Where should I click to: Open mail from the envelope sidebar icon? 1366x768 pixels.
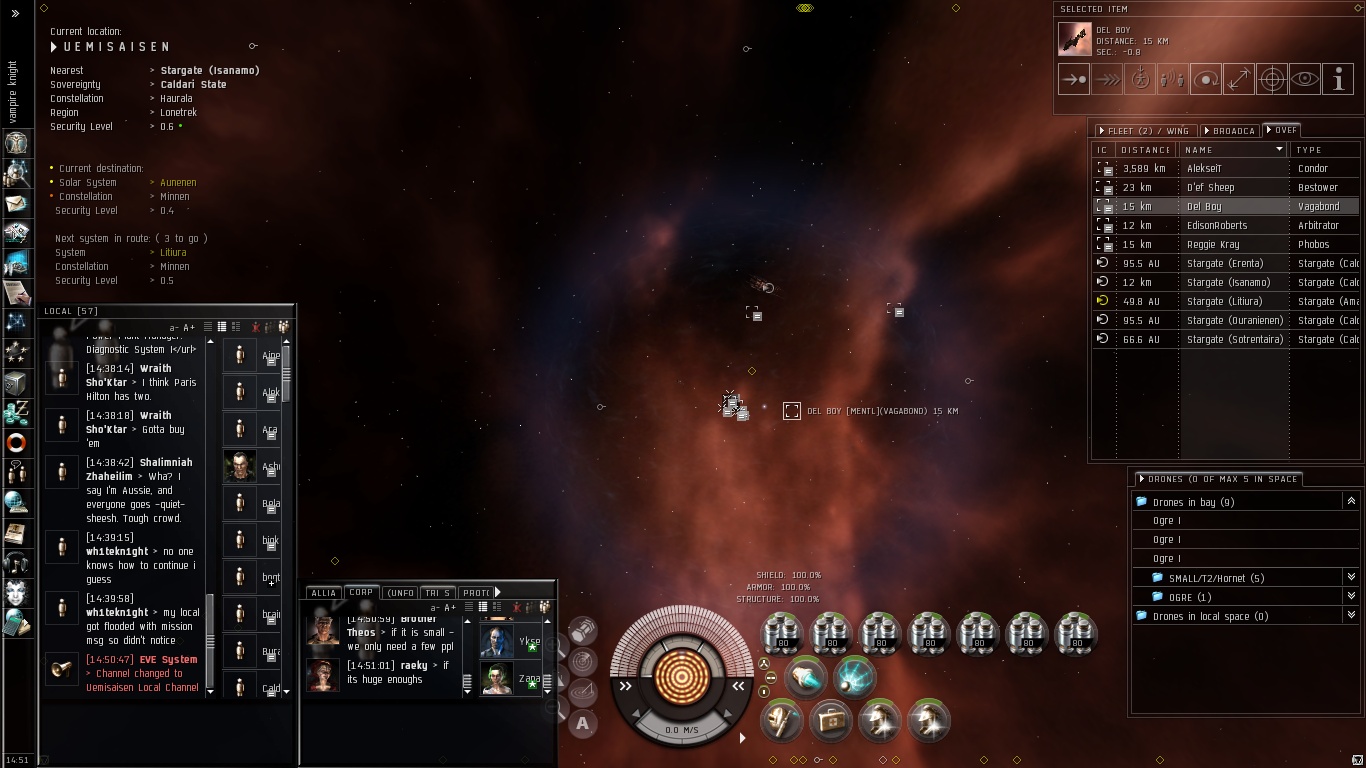17,204
